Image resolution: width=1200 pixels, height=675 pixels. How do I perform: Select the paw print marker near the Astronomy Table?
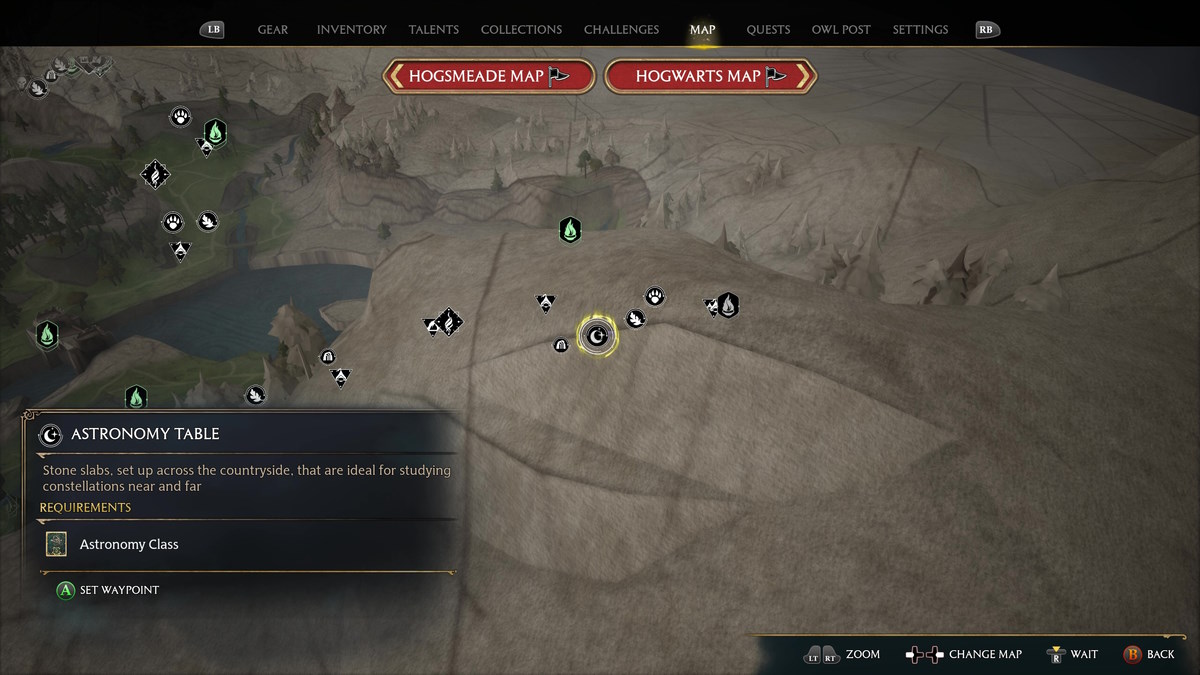[655, 296]
